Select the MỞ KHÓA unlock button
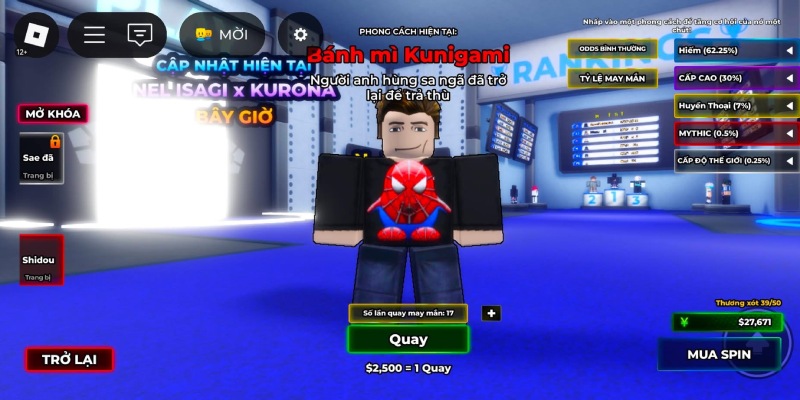 tap(54, 113)
